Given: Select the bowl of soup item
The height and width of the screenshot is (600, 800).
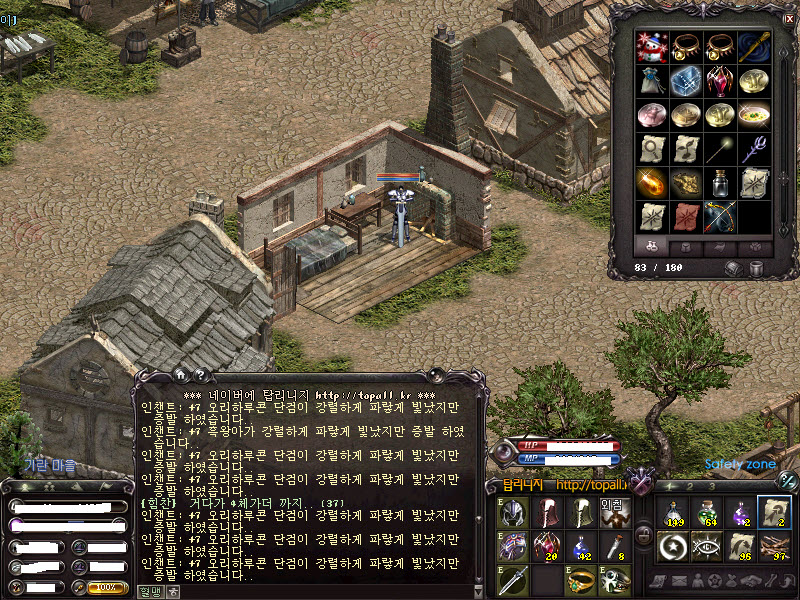Looking at the screenshot, I should coord(755,115).
